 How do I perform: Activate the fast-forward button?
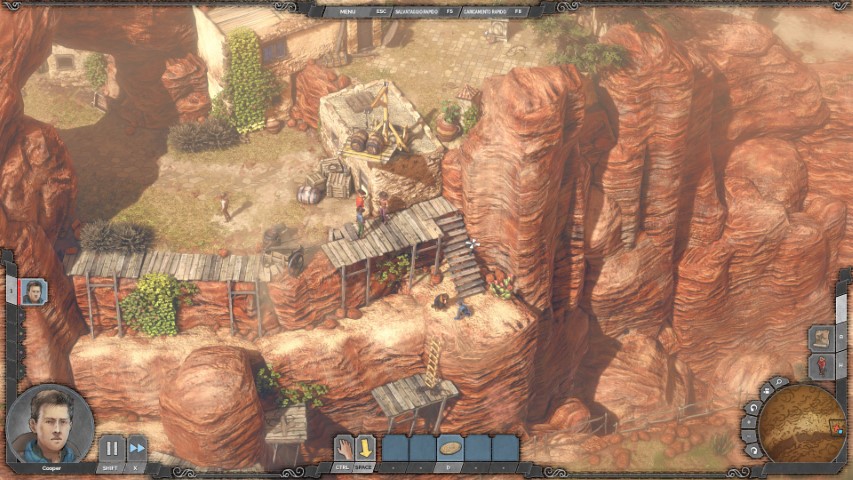[x=137, y=449]
